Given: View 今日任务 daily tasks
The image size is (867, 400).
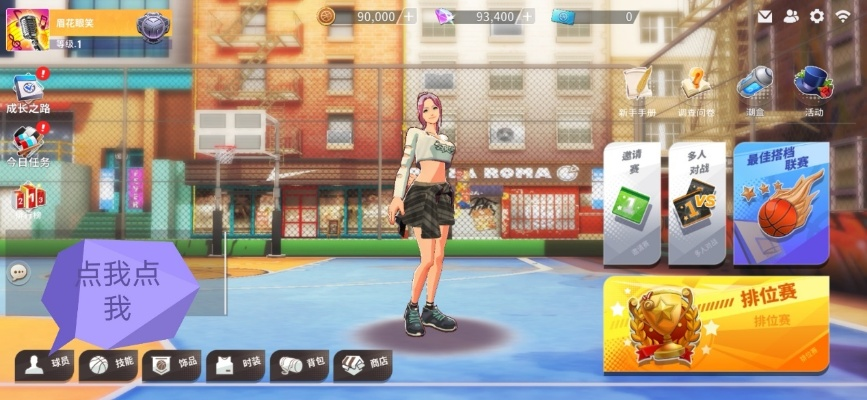Looking at the screenshot, I should pos(28,143).
